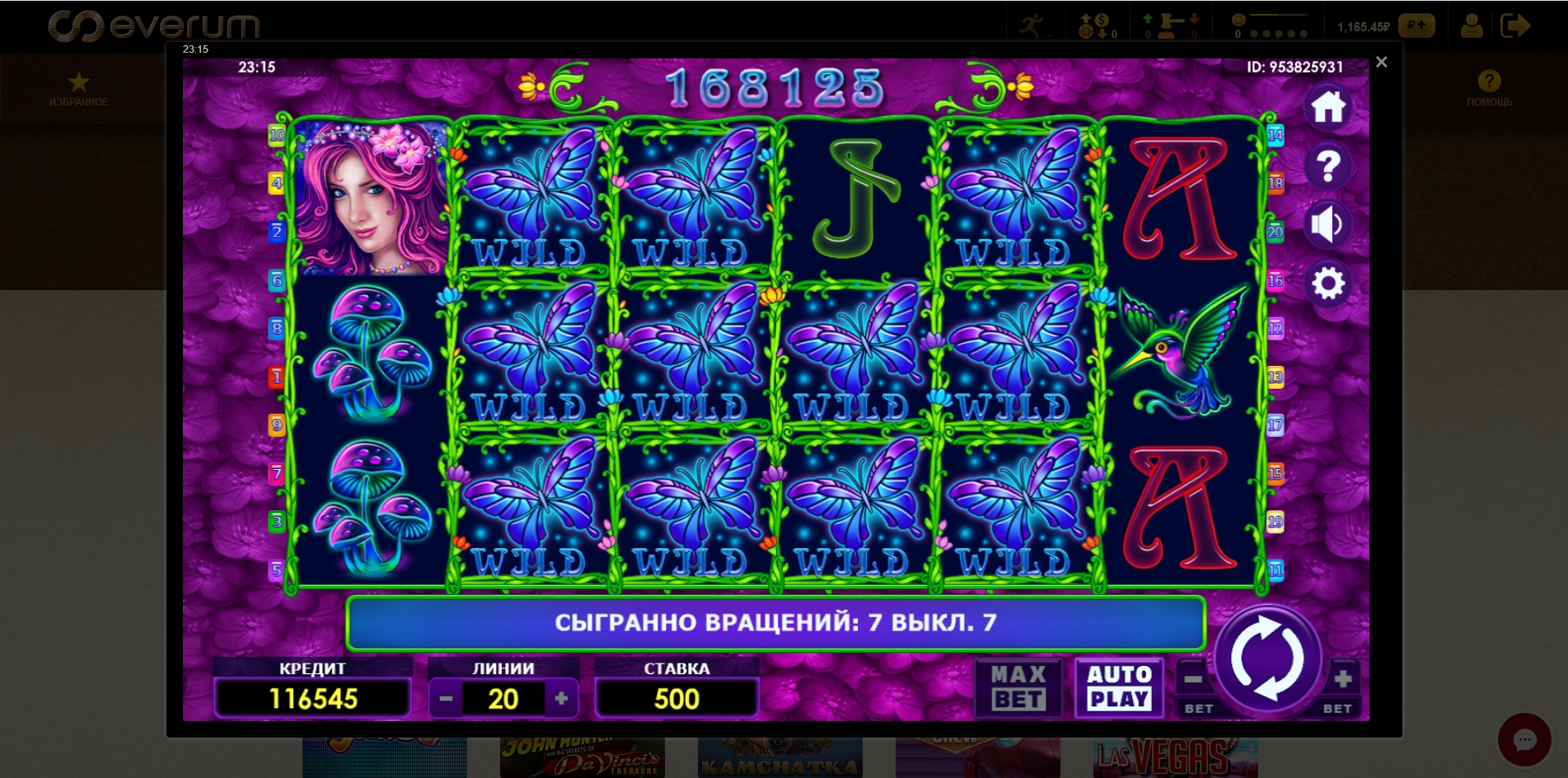
Task: Mute the game sound via speaker icon
Action: (x=1329, y=224)
